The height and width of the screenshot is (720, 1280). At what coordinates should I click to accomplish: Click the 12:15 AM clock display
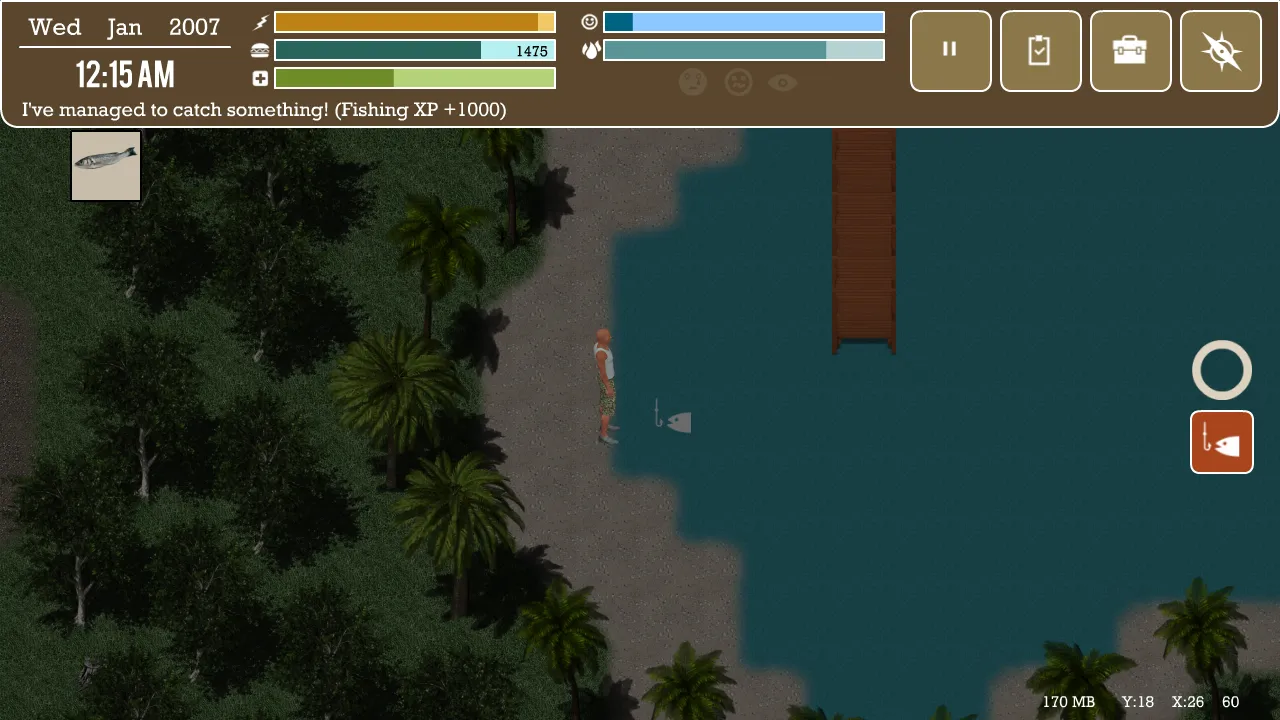click(124, 74)
